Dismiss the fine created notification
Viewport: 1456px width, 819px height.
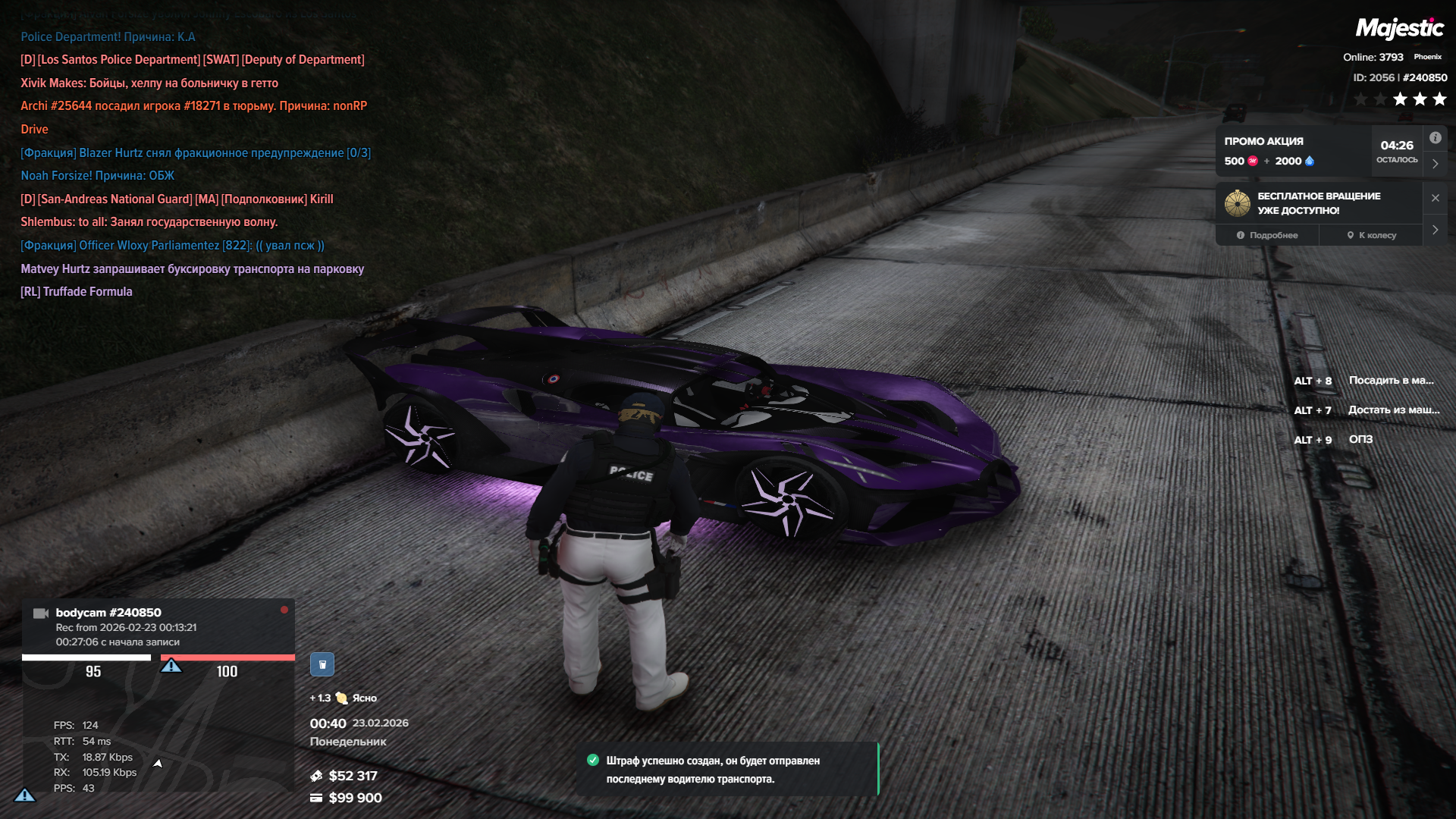[726, 769]
